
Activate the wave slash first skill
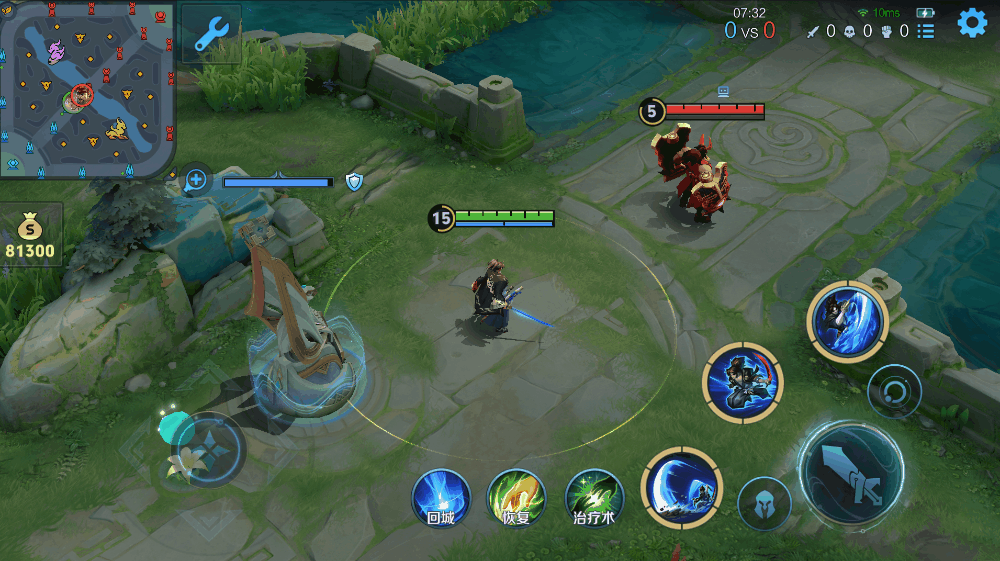coord(681,487)
